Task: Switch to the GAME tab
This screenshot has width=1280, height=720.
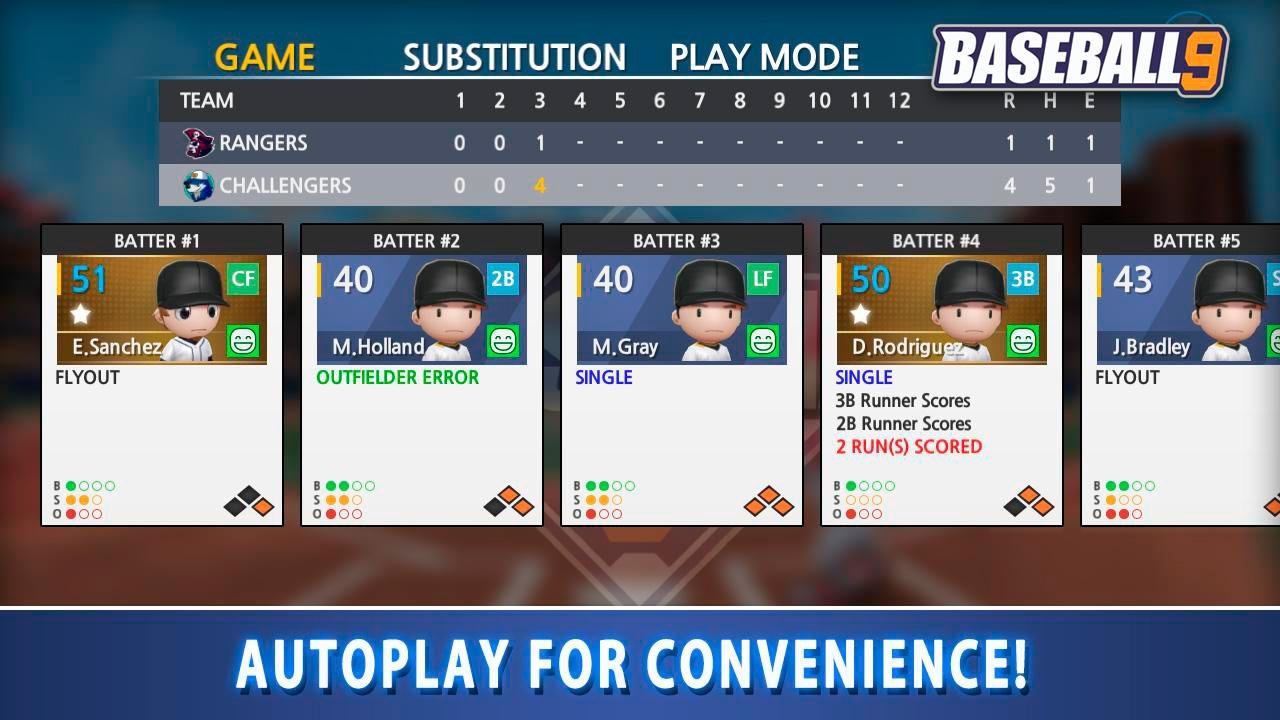Action: click(265, 57)
